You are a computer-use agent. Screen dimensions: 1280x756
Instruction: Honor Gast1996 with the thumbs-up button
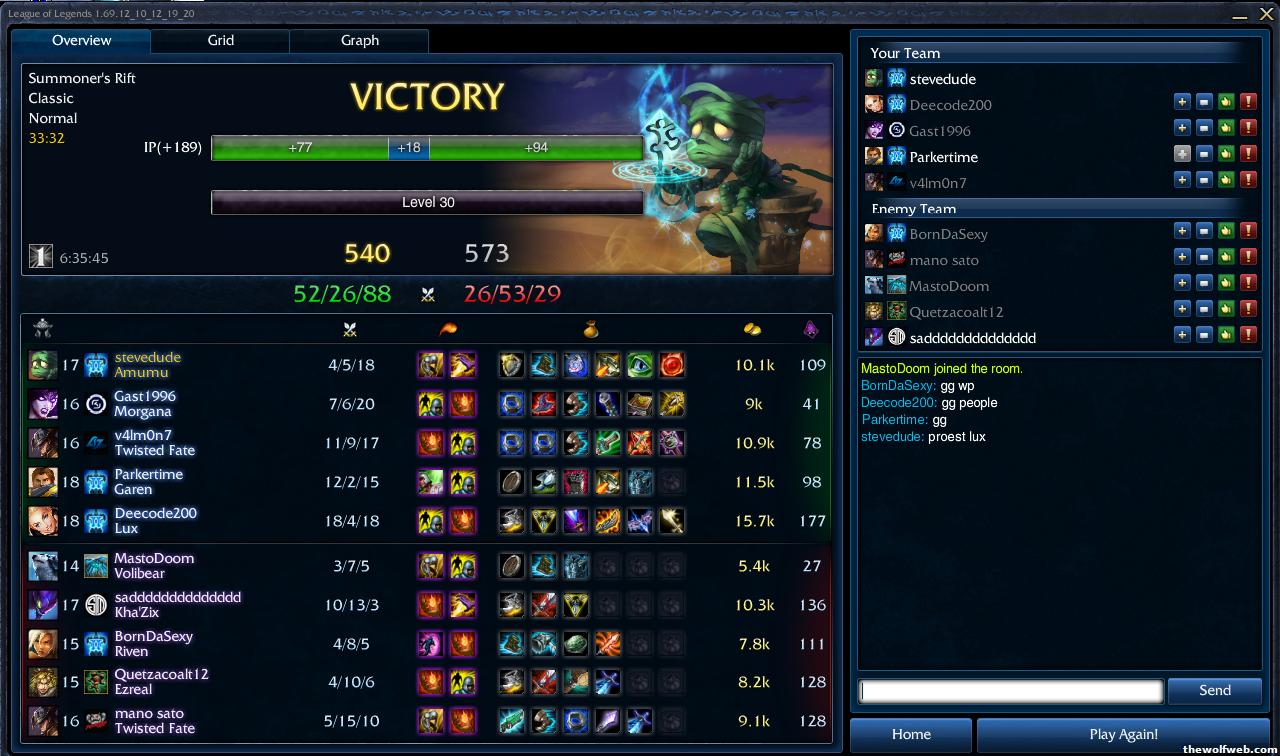pos(1226,128)
